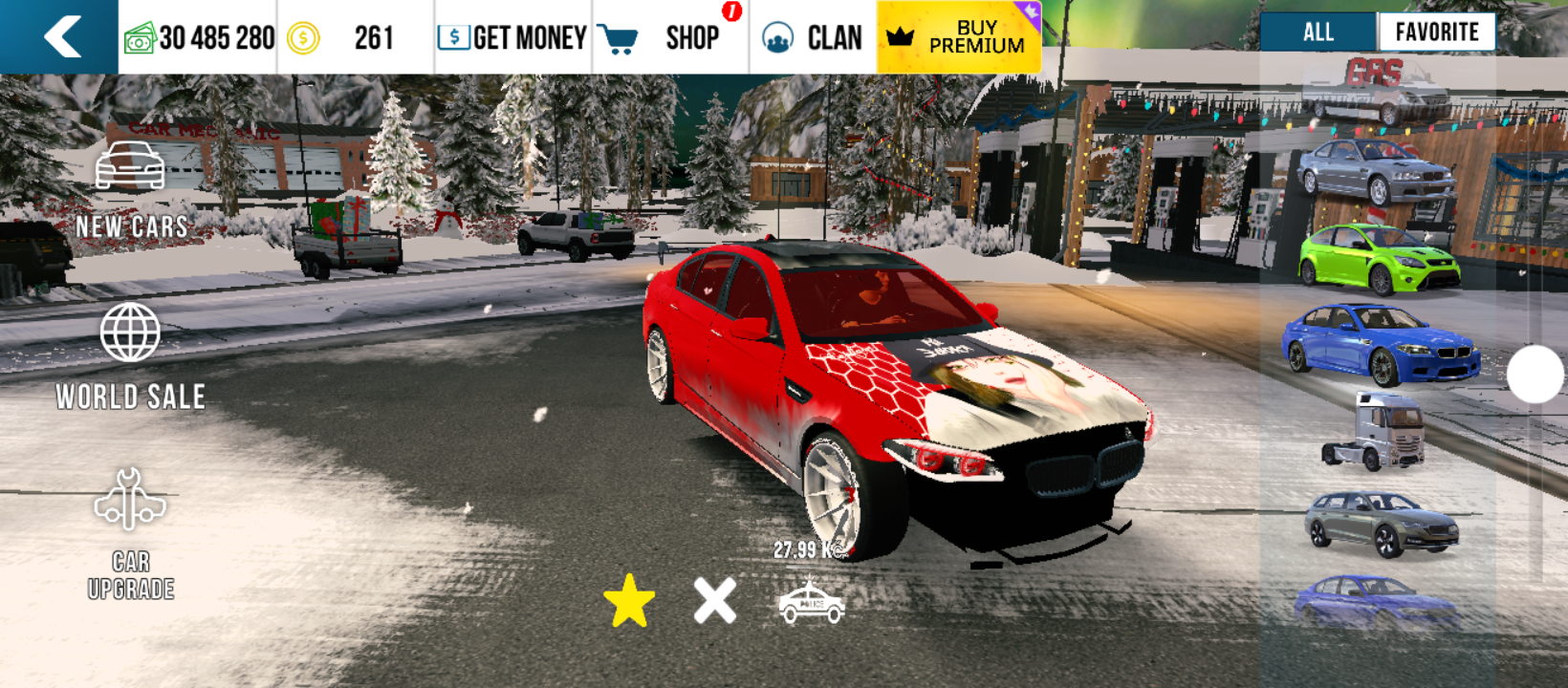Viewport: 1568px width, 688px height.
Task: Switch to the Favorite cars tab
Action: point(1436,32)
